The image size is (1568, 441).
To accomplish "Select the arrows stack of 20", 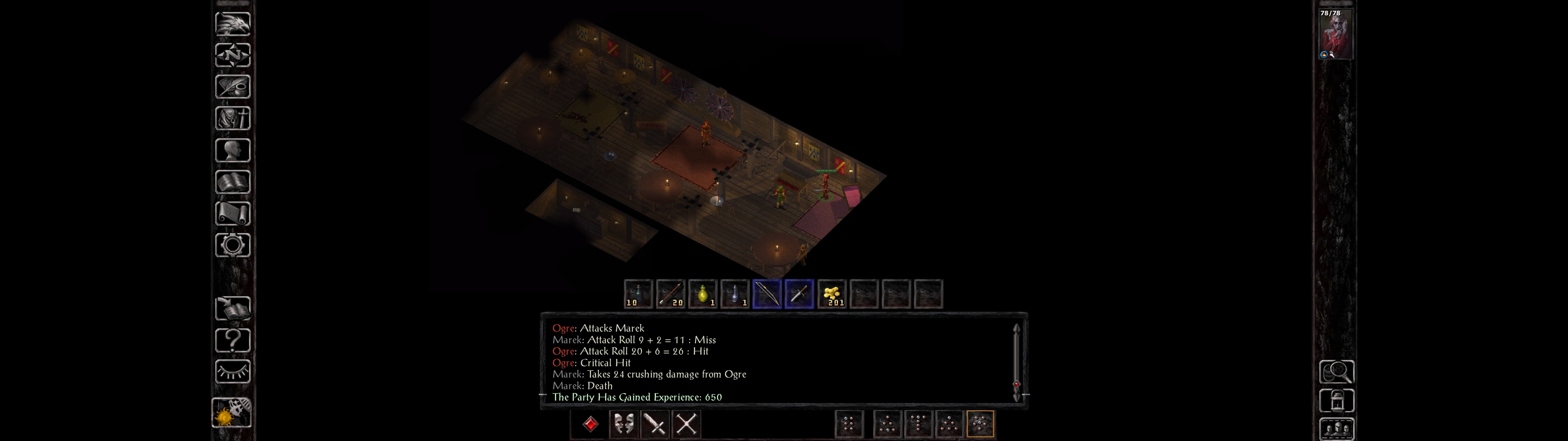I will 671,294.
